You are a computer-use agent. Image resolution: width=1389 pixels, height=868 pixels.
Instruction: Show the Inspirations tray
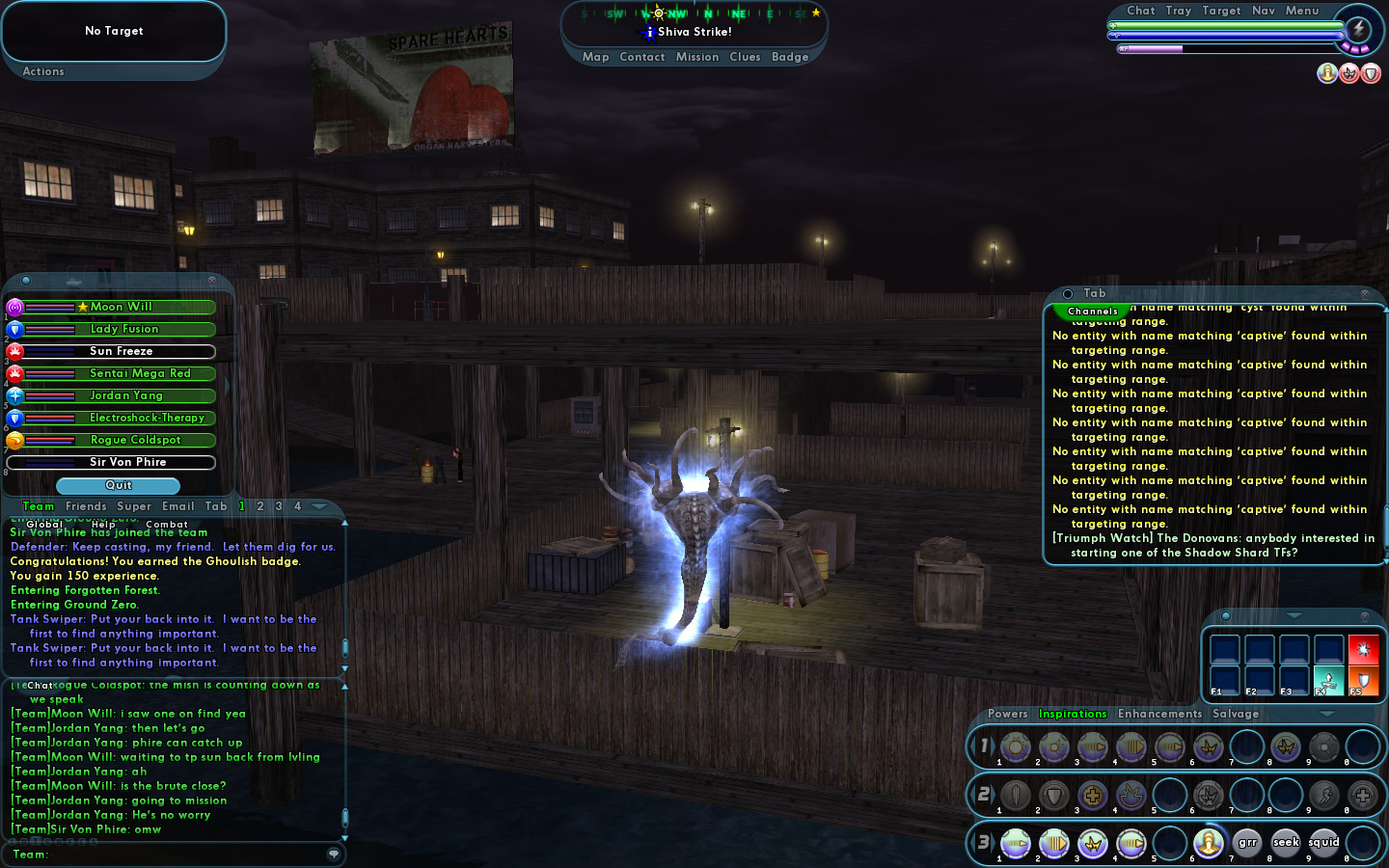[1072, 714]
